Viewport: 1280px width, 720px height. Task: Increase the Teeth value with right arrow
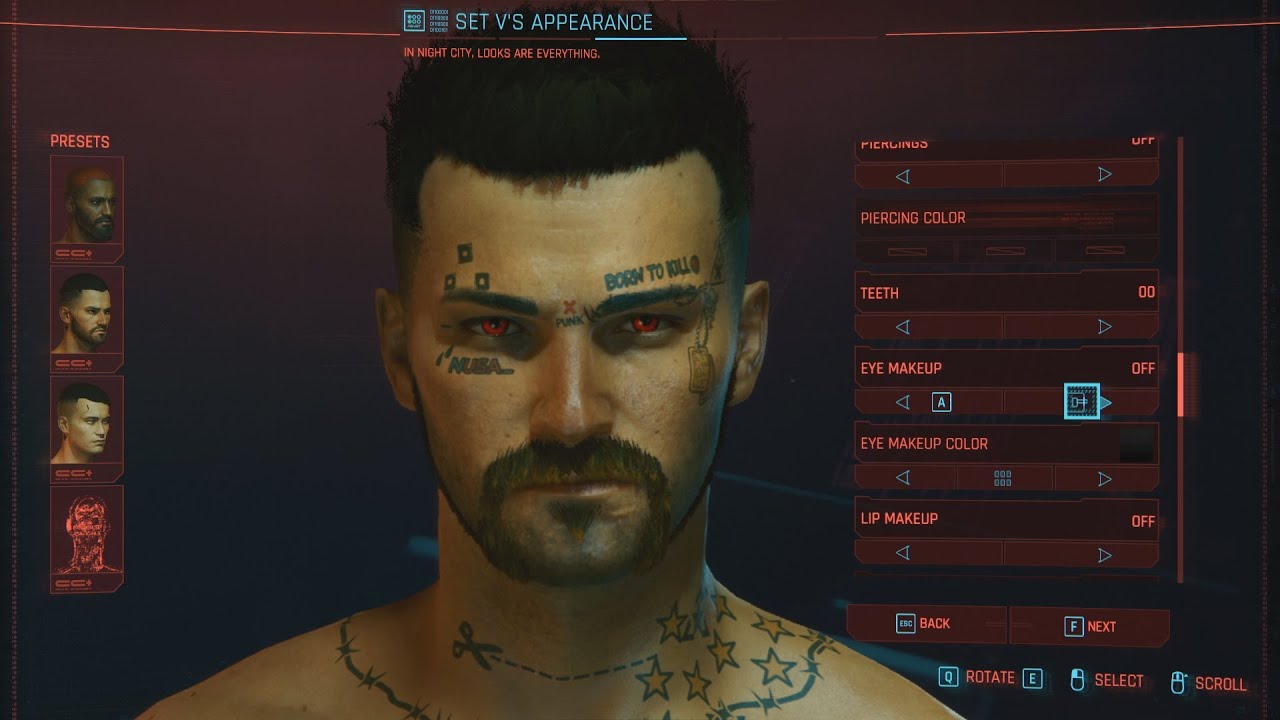[x=1105, y=326]
